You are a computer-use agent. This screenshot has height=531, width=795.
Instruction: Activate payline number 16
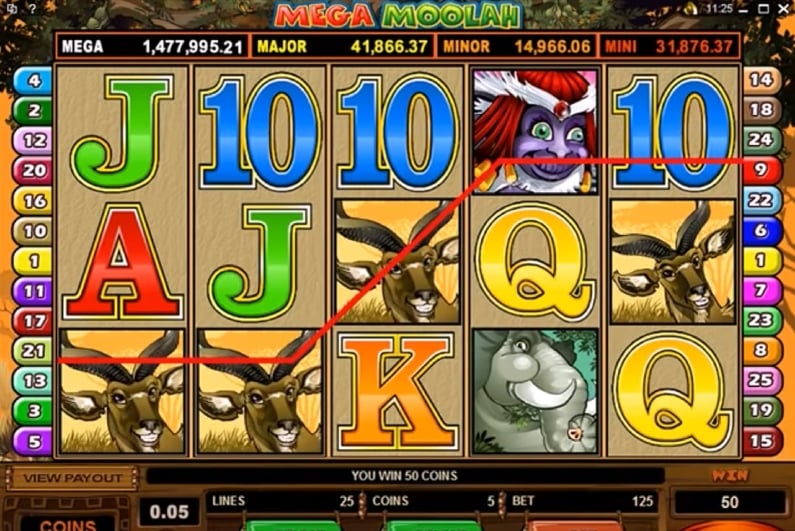click(34, 201)
